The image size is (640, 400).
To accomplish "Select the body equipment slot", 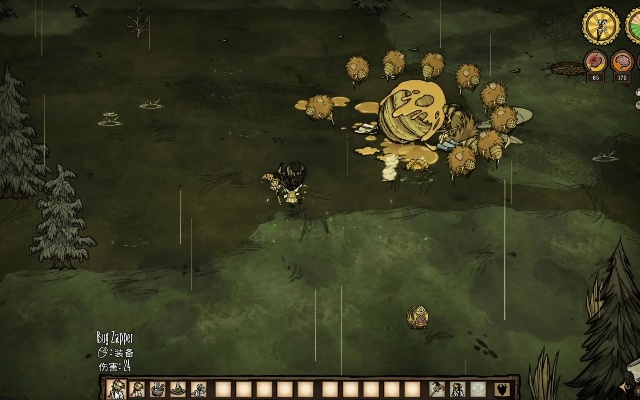I will pos(458,389).
